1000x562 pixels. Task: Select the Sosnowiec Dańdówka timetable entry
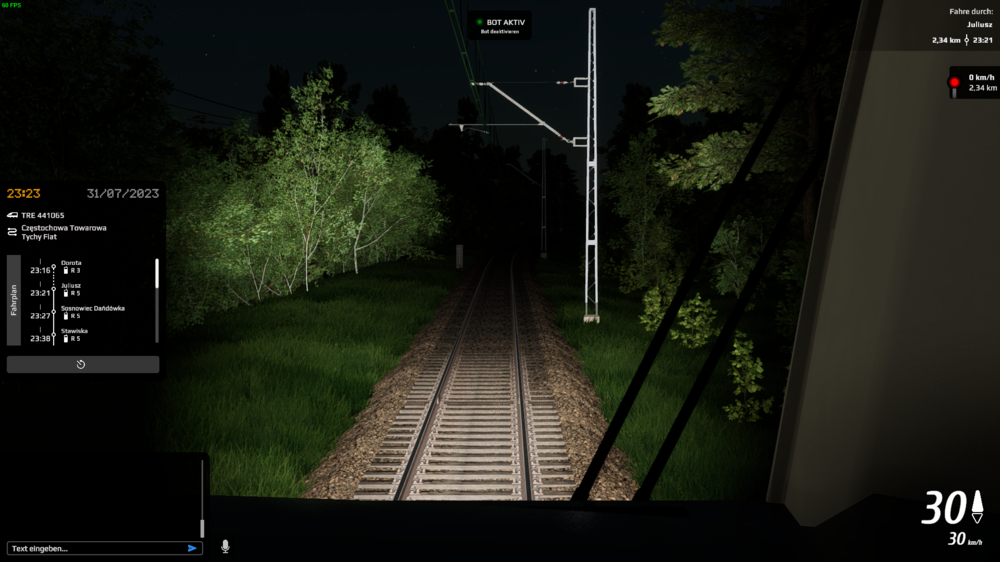click(92, 308)
